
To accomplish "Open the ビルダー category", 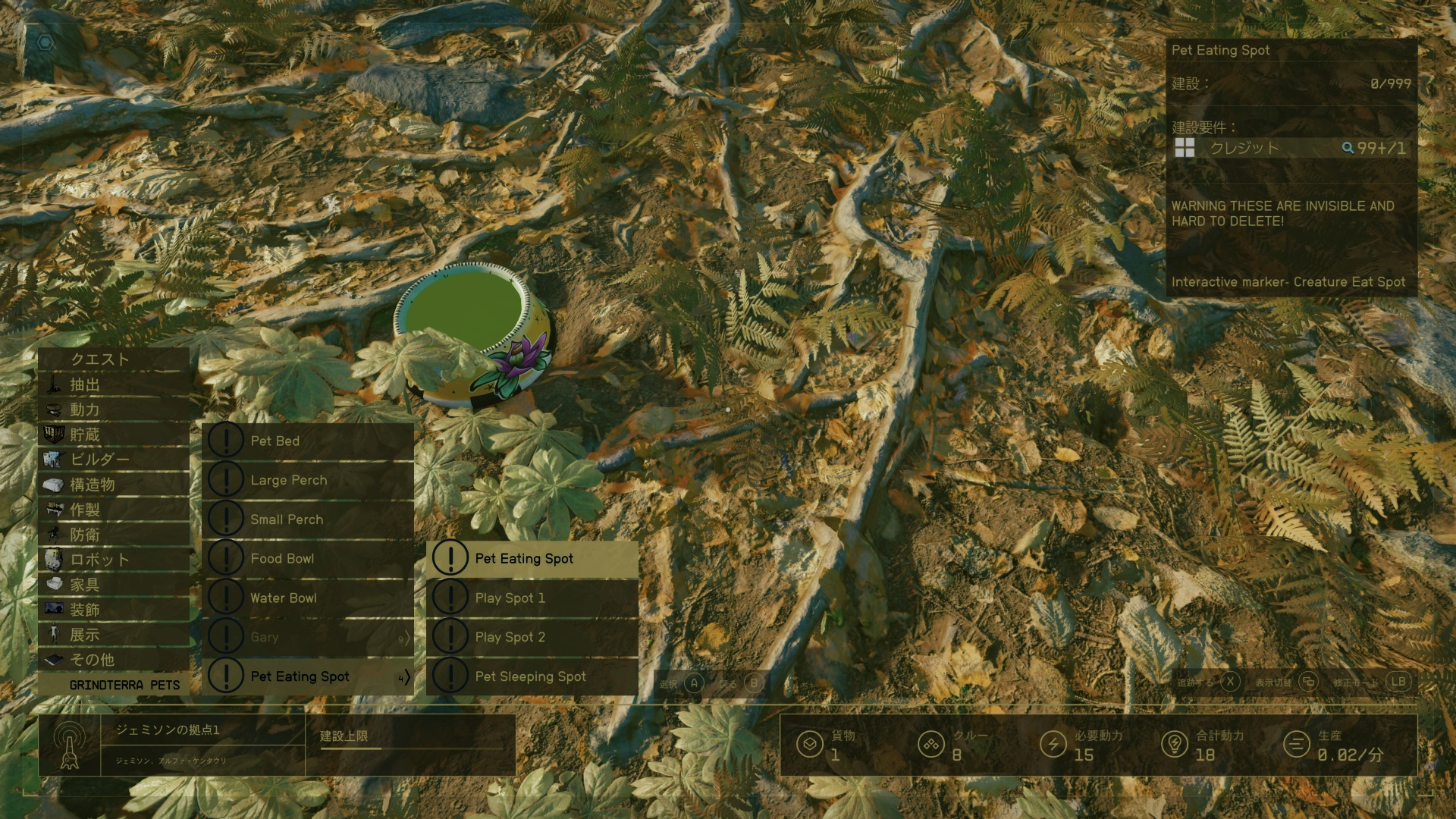I will click(114, 460).
